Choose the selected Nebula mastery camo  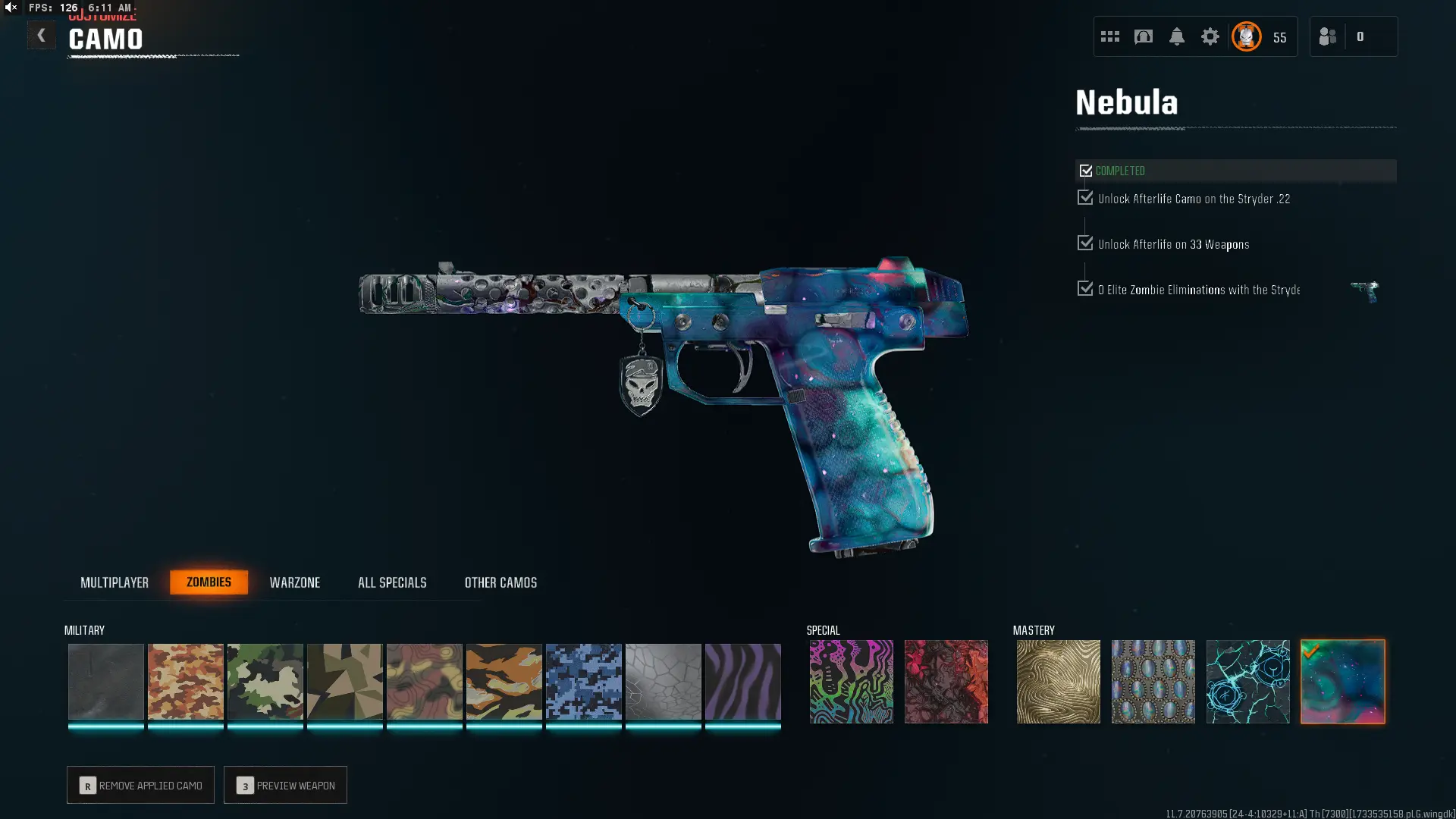(1342, 681)
